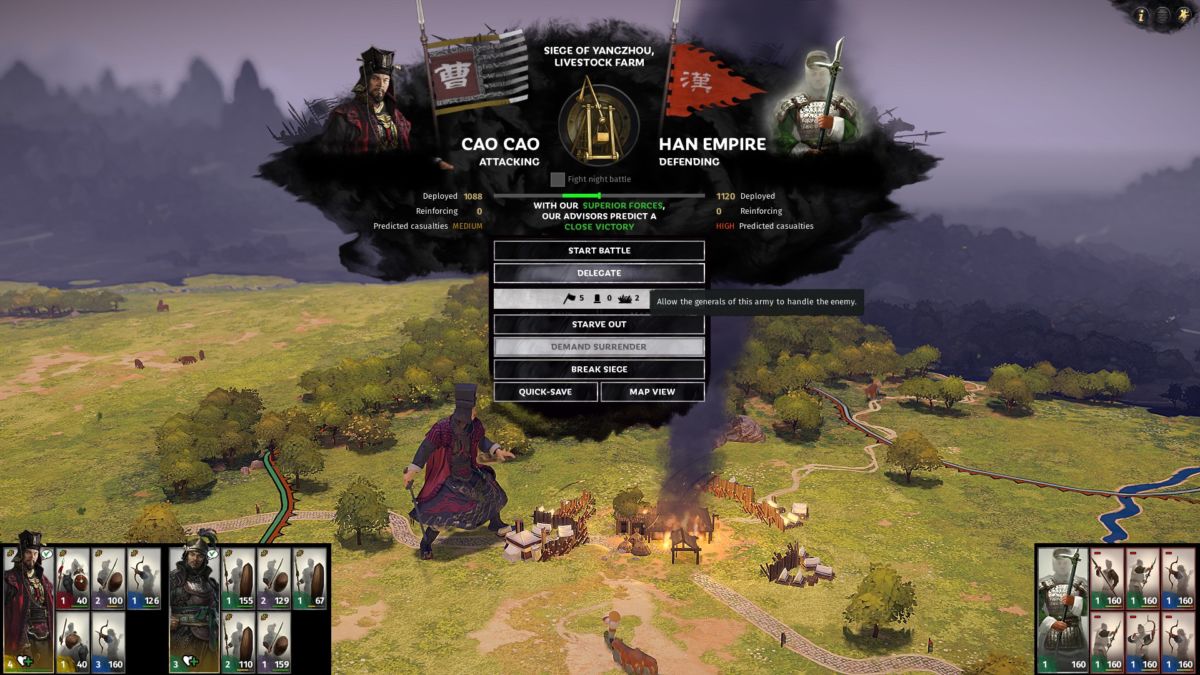Choose the Starve Out option
Viewport: 1200px width, 675px height.
point(598,324)
